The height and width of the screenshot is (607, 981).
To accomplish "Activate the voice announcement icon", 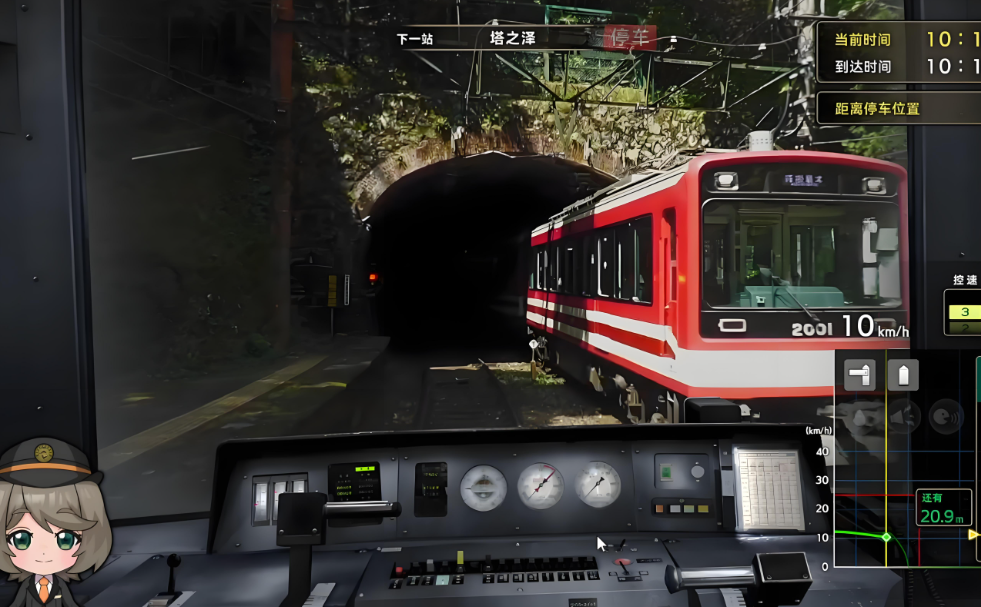I will 946,416.
